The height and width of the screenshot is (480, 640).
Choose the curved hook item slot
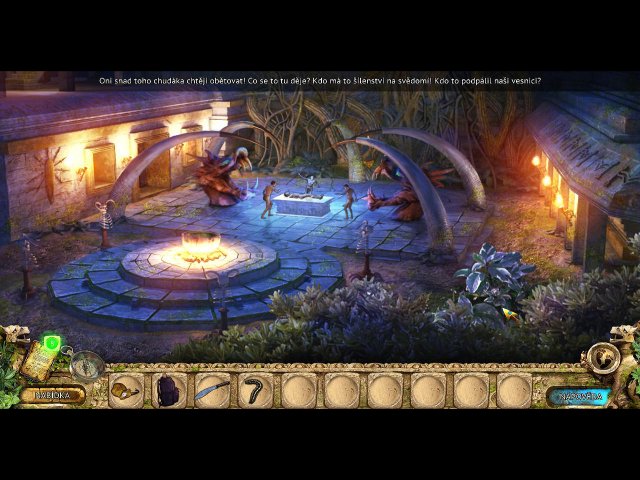click(x=256, y=390)
